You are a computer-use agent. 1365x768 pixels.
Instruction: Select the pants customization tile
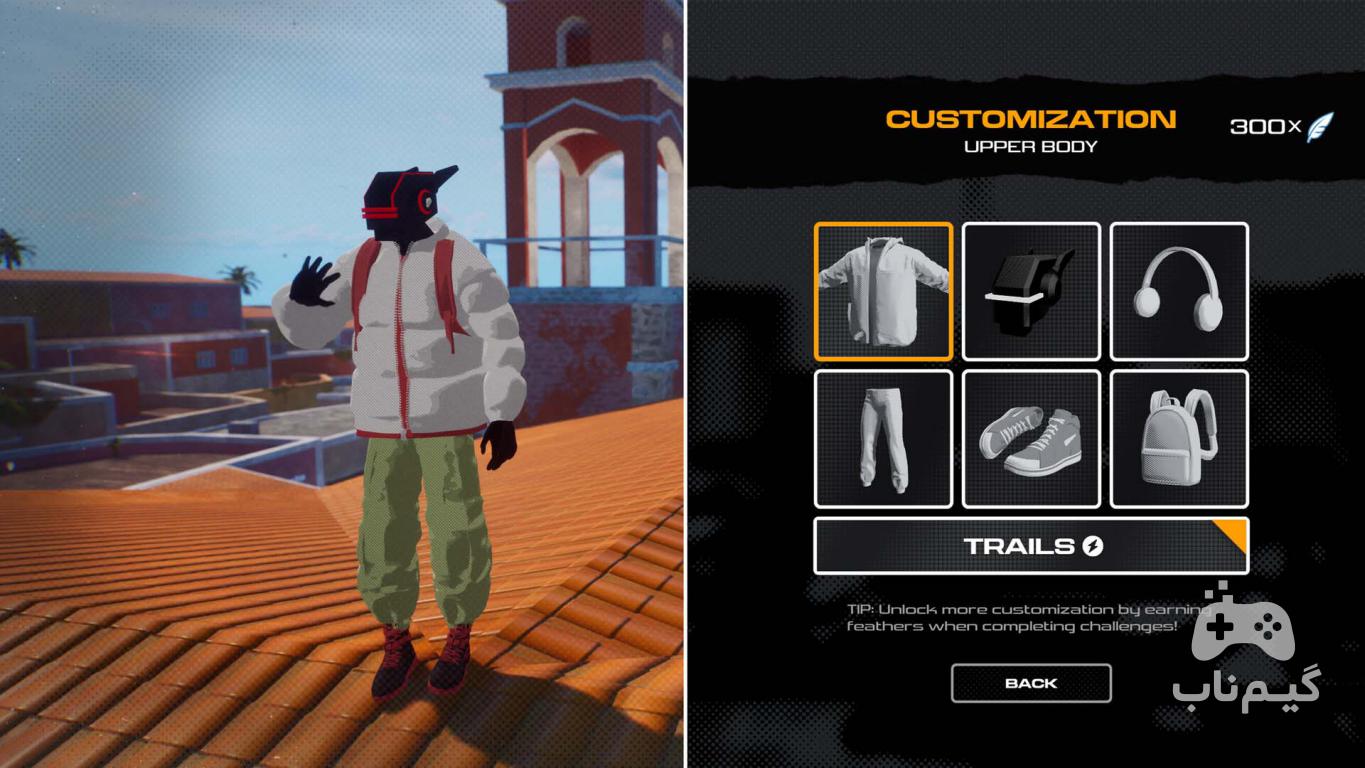(x=883, y=439)
